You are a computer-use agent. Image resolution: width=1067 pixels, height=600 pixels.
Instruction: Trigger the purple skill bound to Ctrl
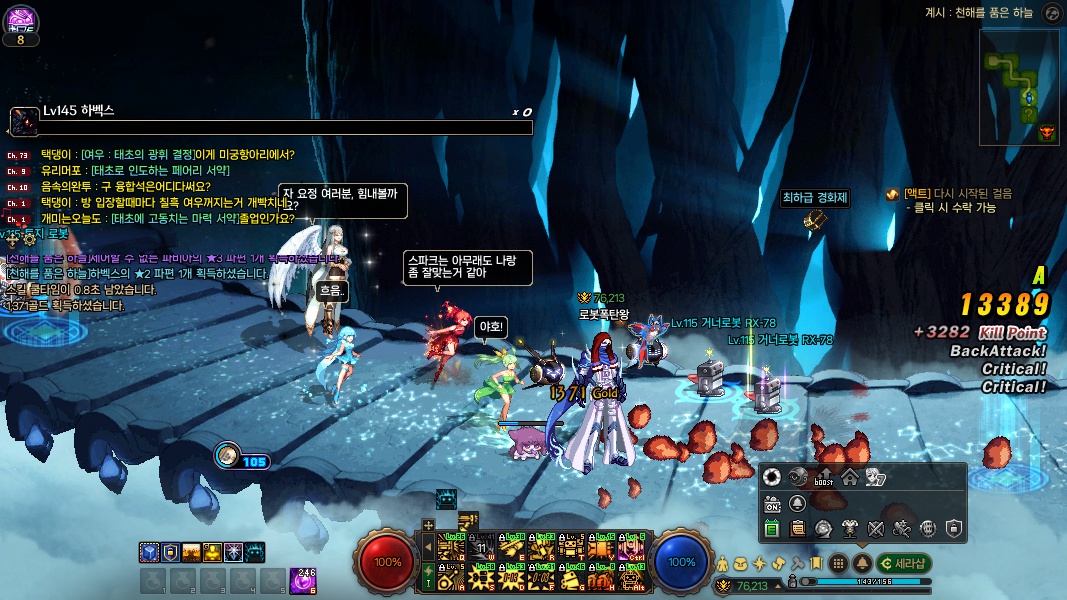pyautogui.click(x=630, y=547)
